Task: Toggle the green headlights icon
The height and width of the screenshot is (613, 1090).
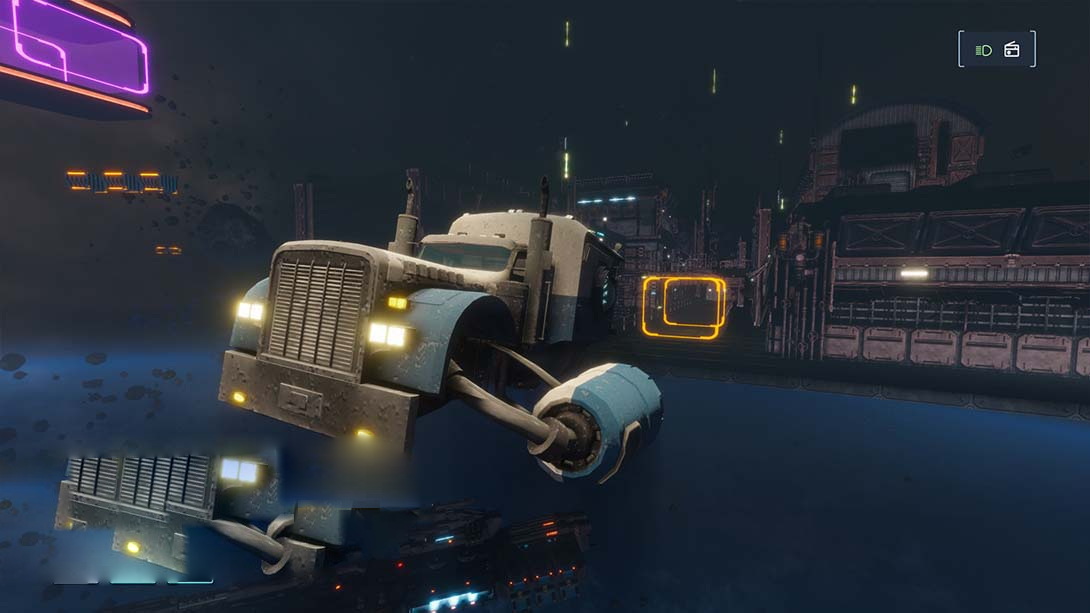Action: pos(984,50)
